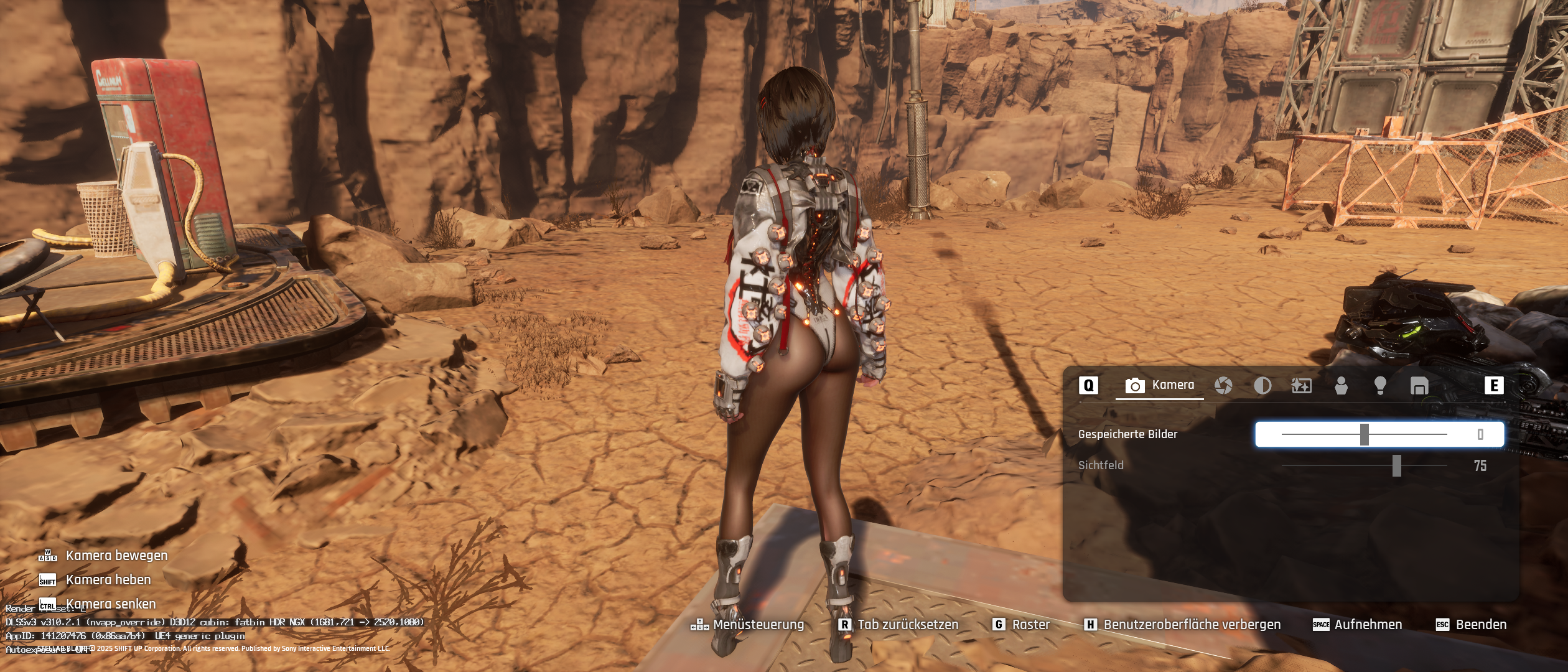Switch to the sparkle frame effects tab
This screenshot has width=1568, height=672.
1302,386
